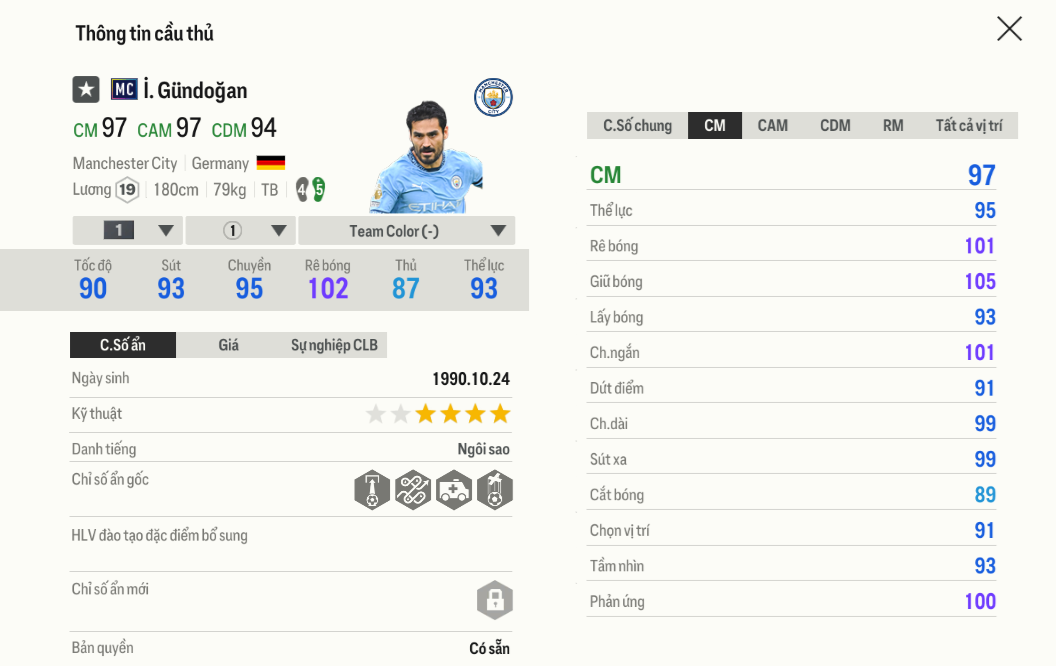Show the Sự nghiệp CLB tab
This screenshot has width=1056, height=666.
click(334, 345)
